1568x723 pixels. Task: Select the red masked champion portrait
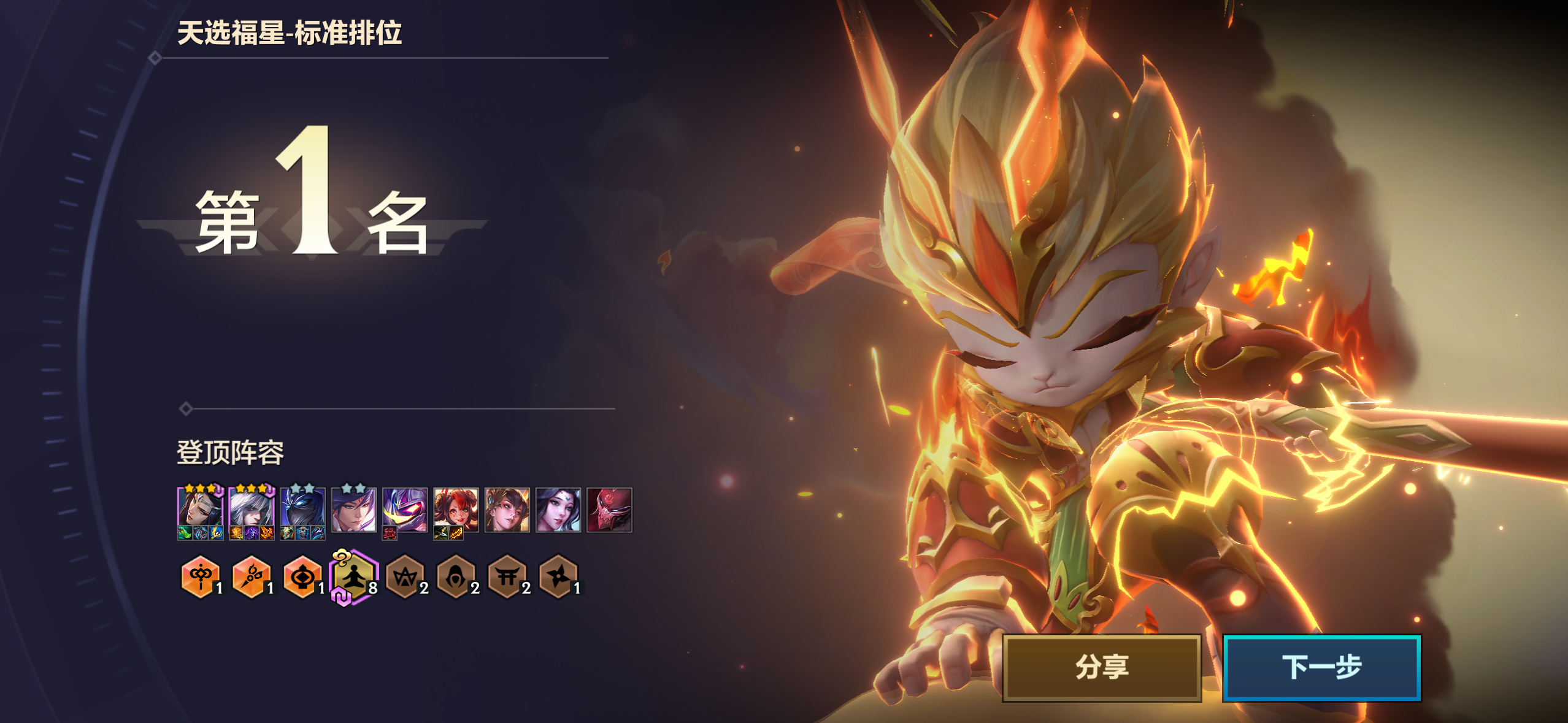(609, 509)
